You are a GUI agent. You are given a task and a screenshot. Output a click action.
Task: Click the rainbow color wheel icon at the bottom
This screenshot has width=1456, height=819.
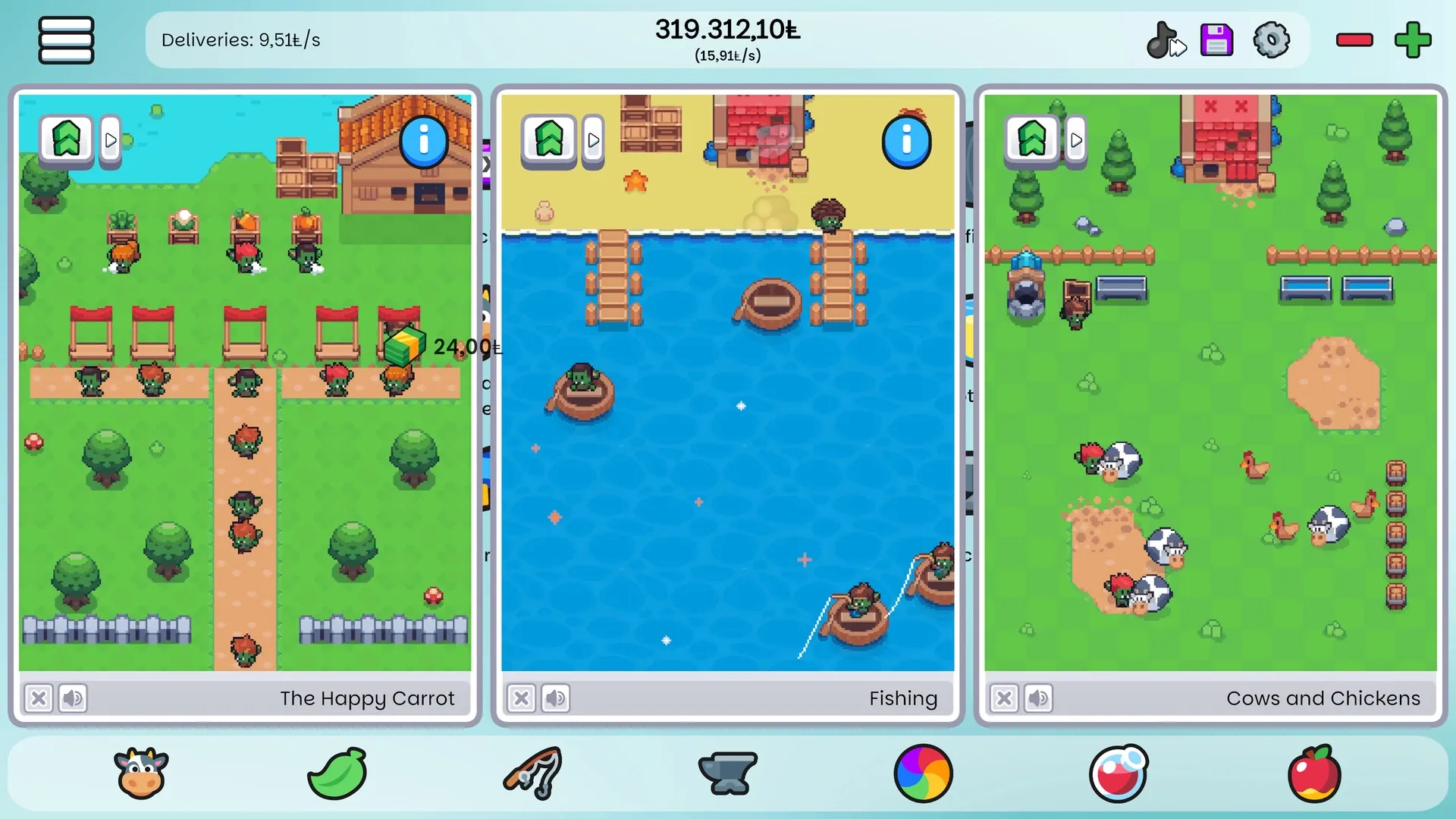pos(923,773)
